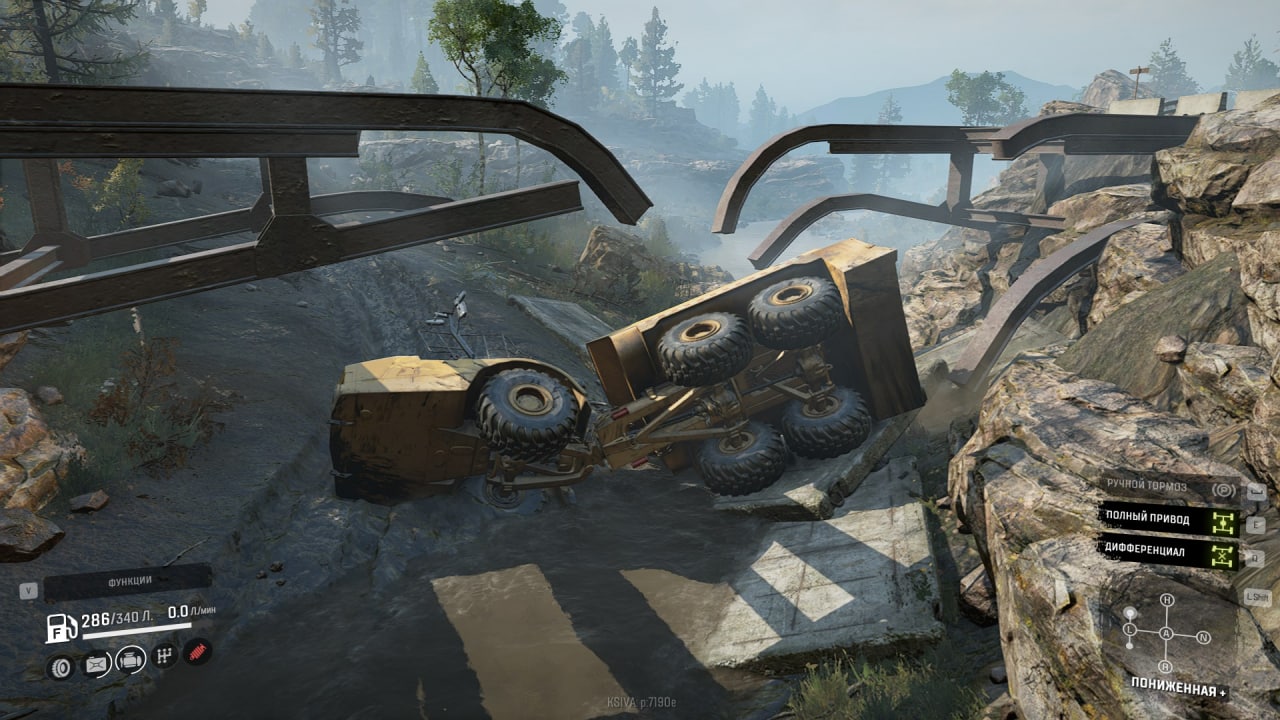Click the gearbox status icon
The image size is (1280, 720).
(166, 656)
